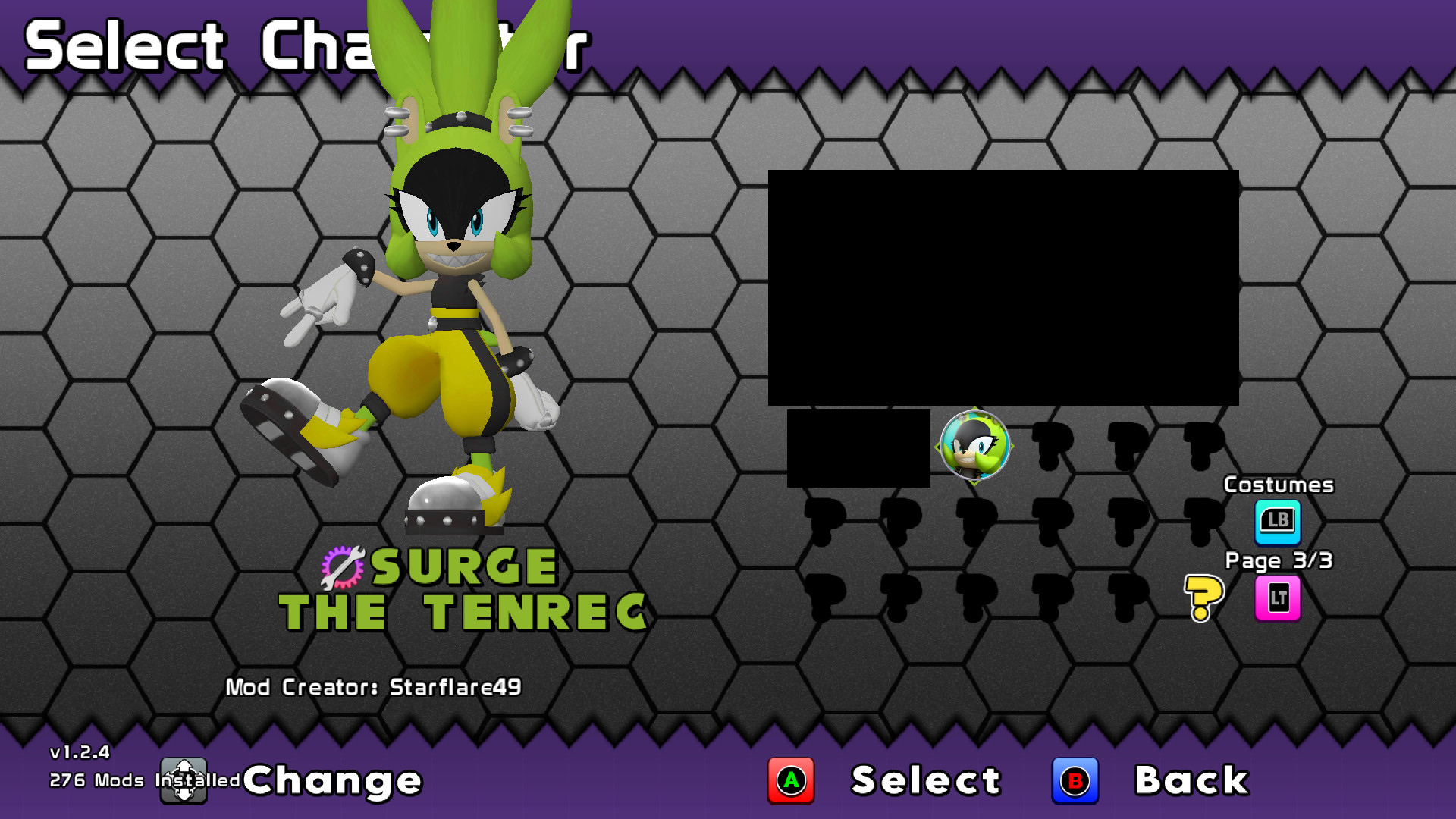The height and width of the screenshot is (819, 1456).
Task: Select the silhouette portrait right of Surge
Action: click(1053, 446)
